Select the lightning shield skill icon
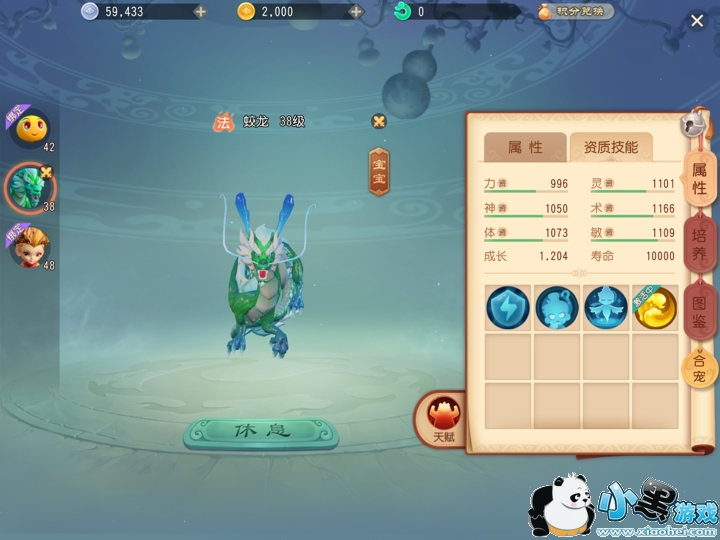 507,308
